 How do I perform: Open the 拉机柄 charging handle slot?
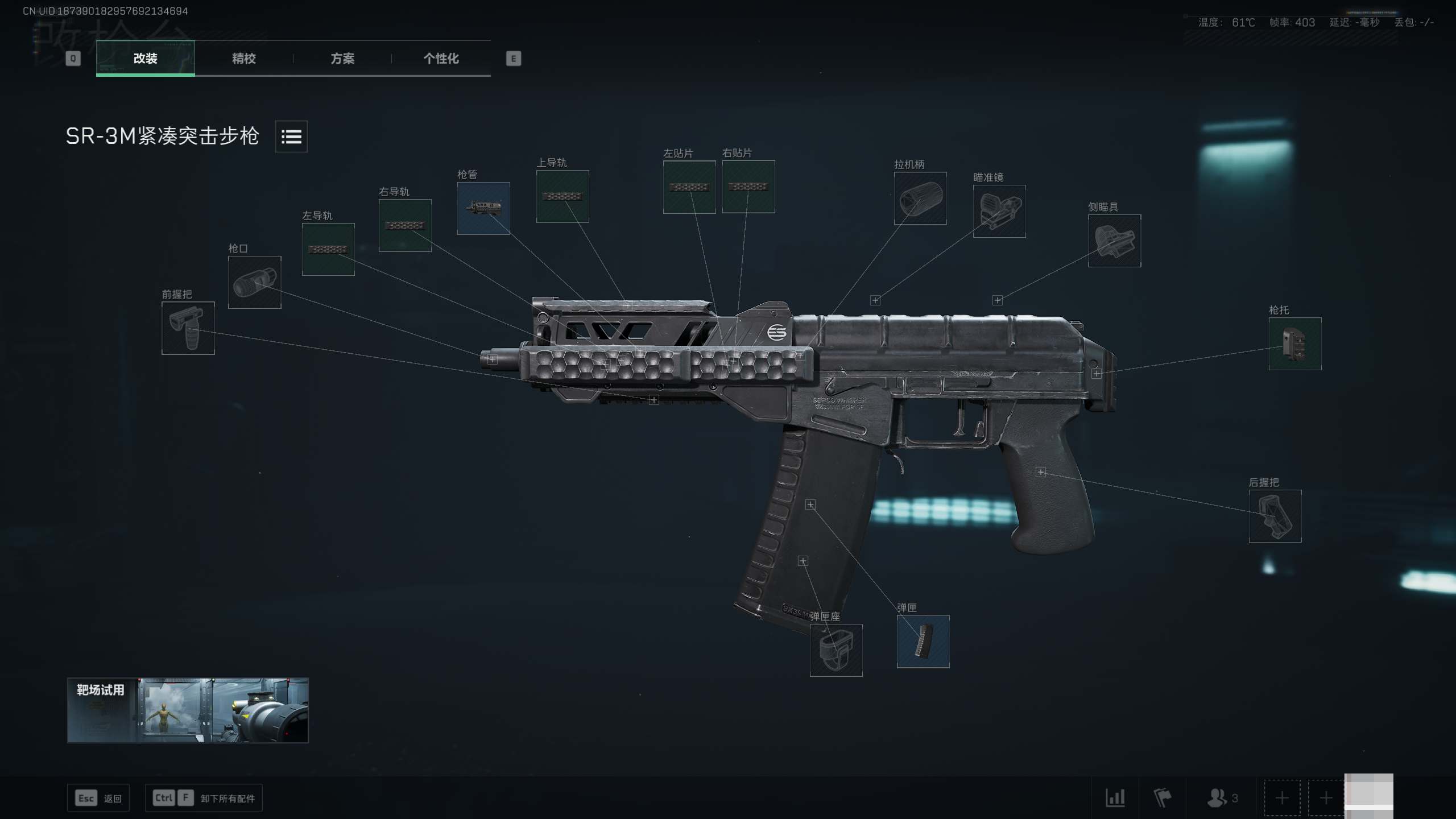(920, 198)
